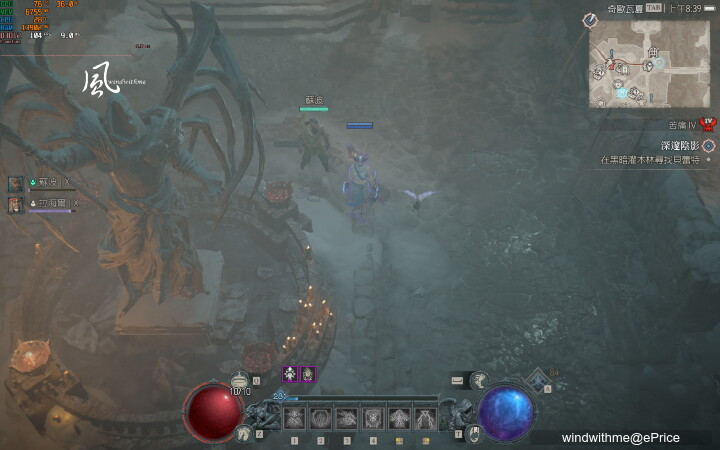Click the round quest marker icon beside the minimap
This screenshot has height=450, width=720.
pyautogui.click(x=590, y=20)
